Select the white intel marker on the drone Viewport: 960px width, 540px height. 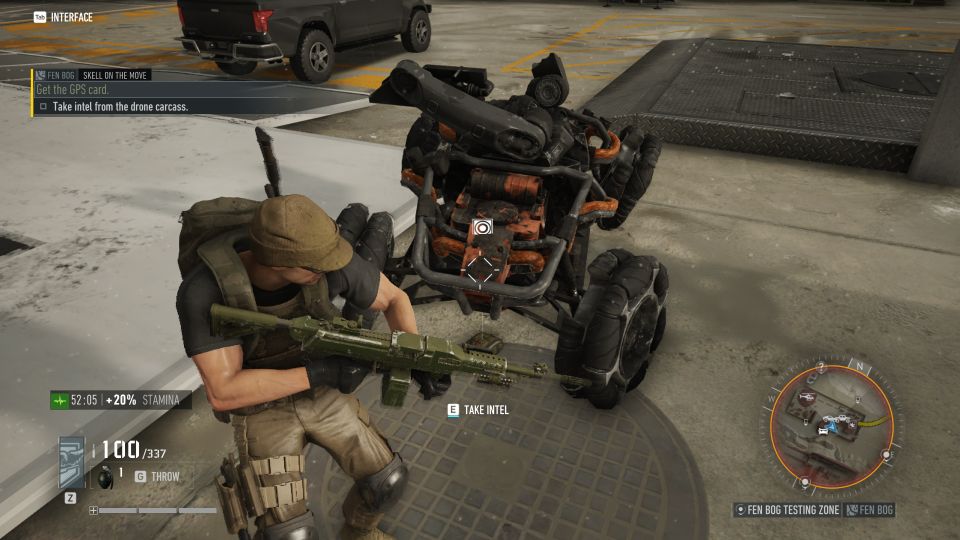coord(481,227)
